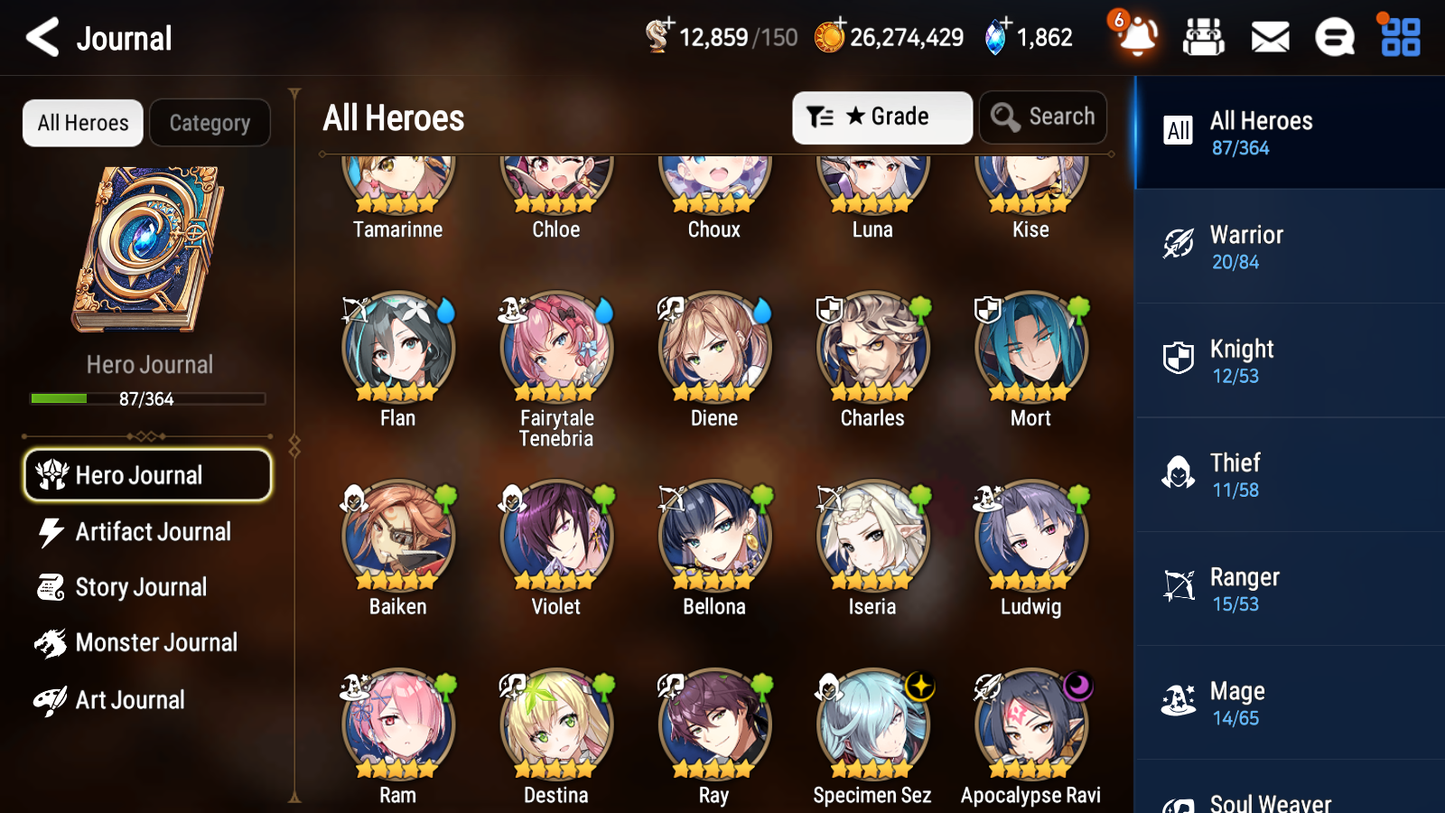The height and width of the screenshot is (813, 1445).
Task: Toggle the Category view in the left panel
Action: tap(210, 122)
